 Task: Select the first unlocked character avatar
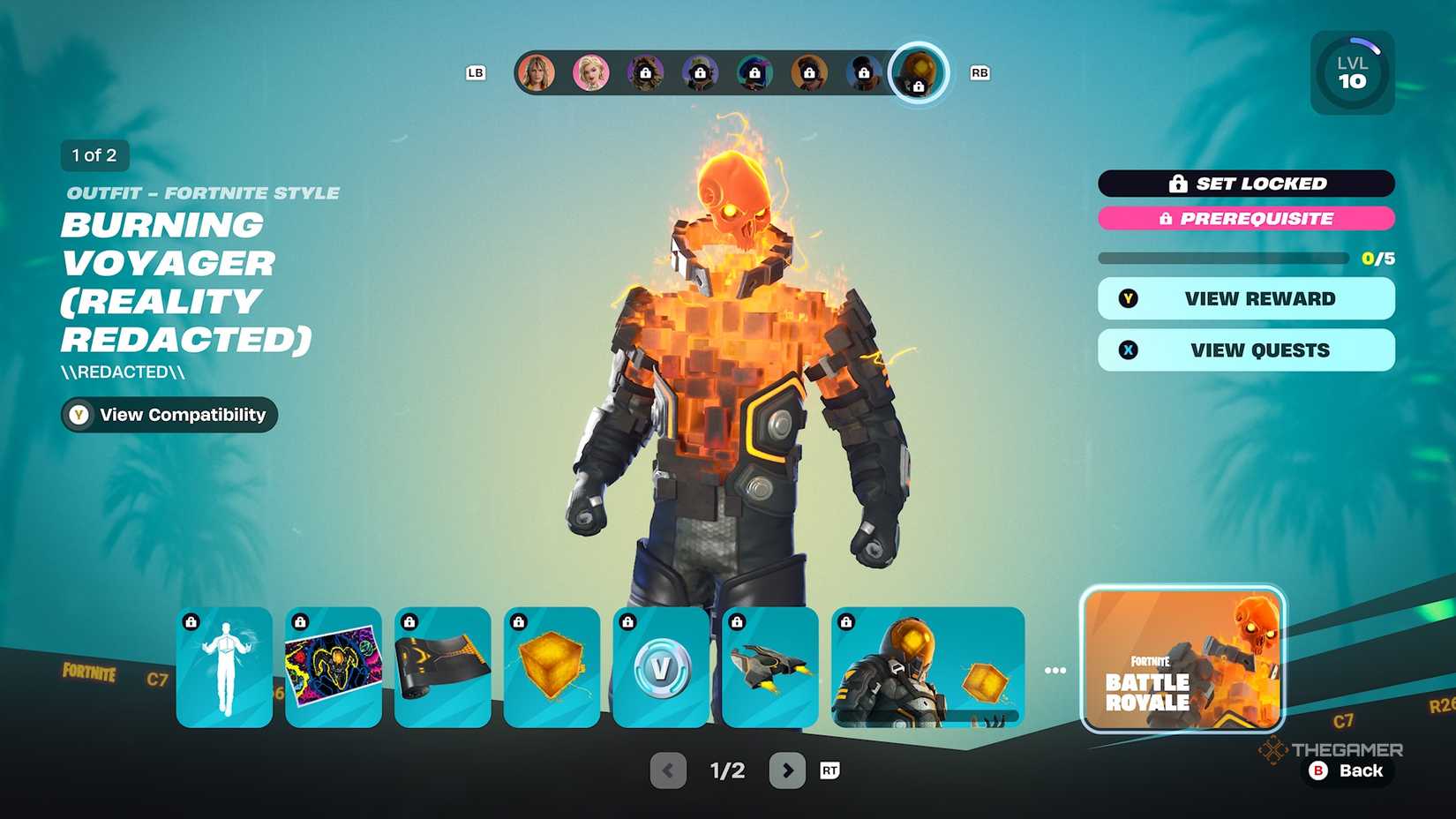coord(538,73)
